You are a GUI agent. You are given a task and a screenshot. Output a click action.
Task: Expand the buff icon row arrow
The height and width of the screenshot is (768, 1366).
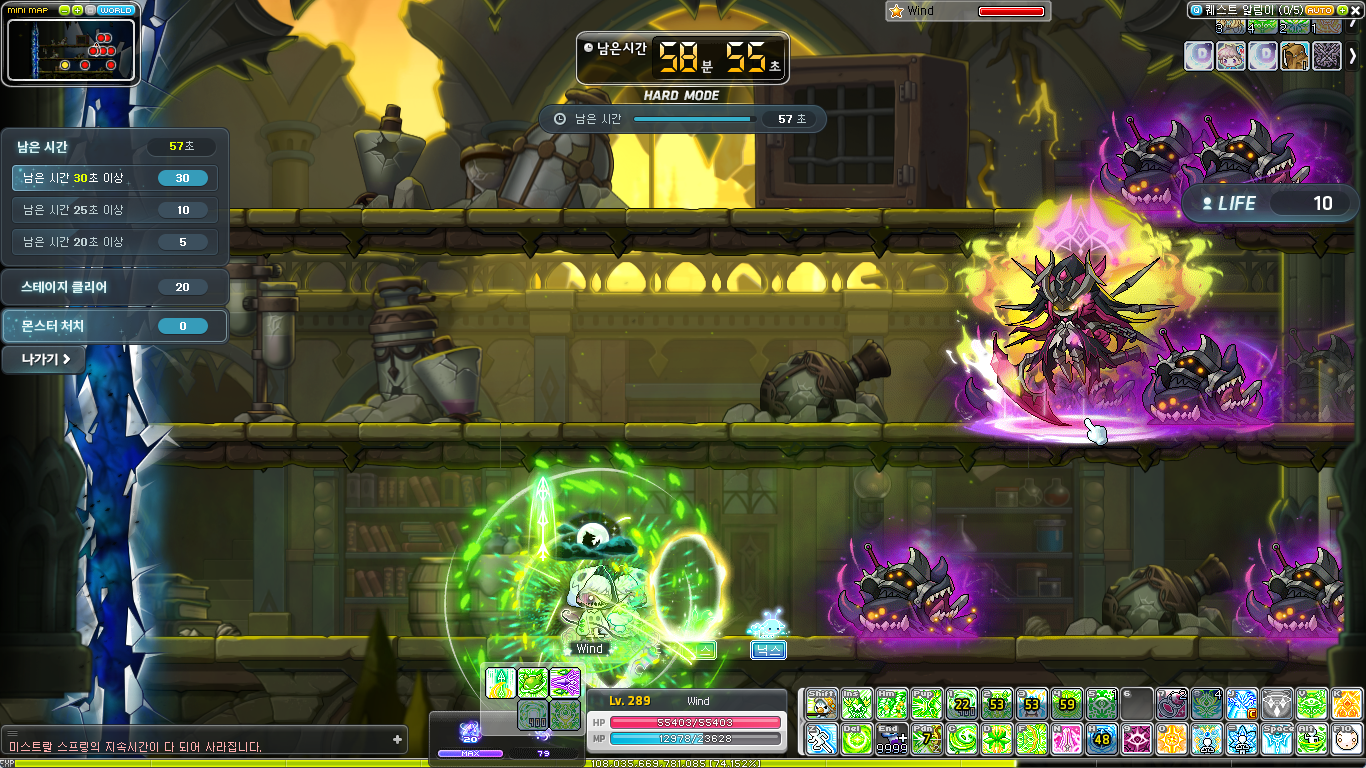[x=1353, y=56]
